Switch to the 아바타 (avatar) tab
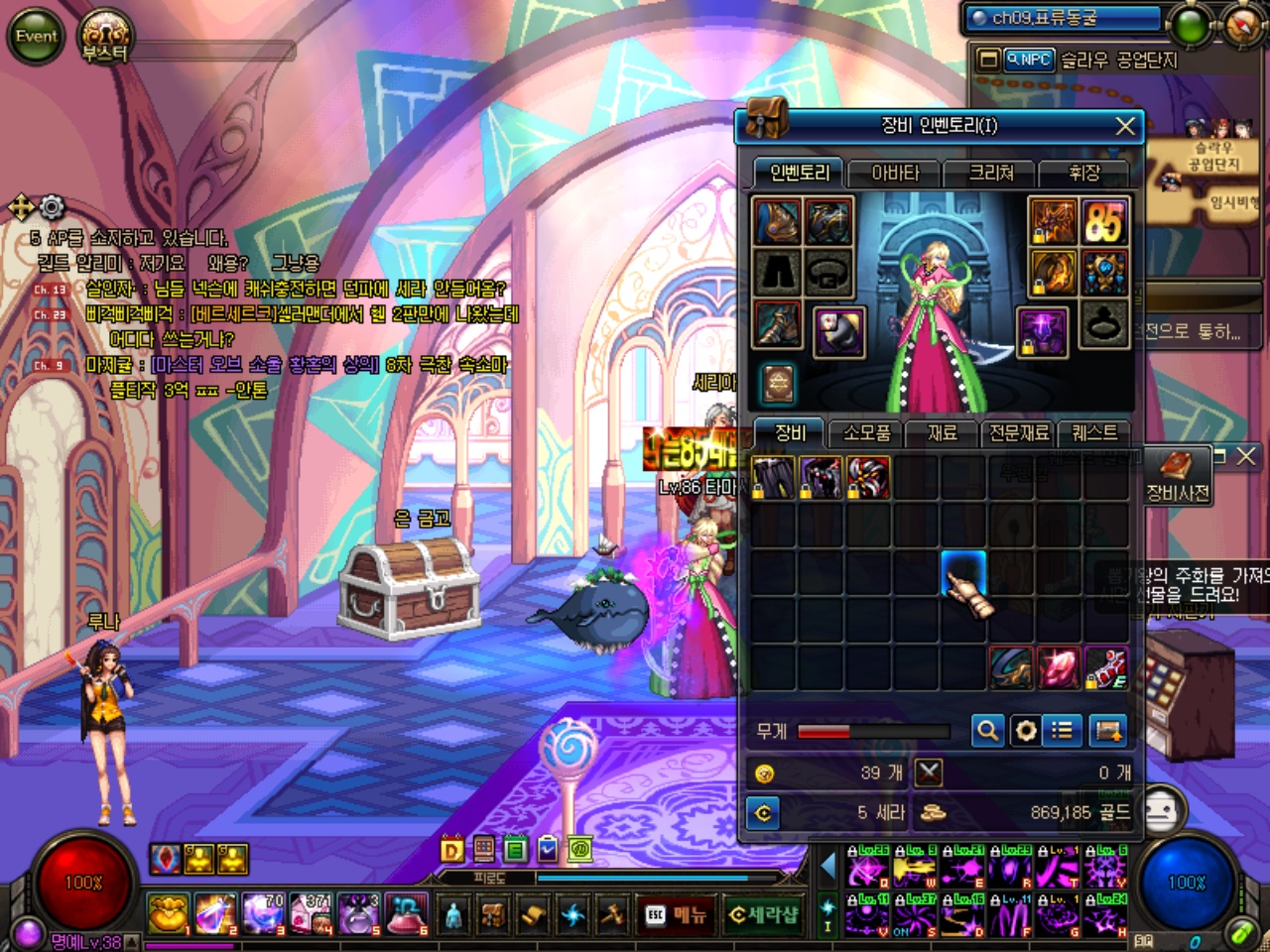The image size is (1270, 952). point(895,174)
